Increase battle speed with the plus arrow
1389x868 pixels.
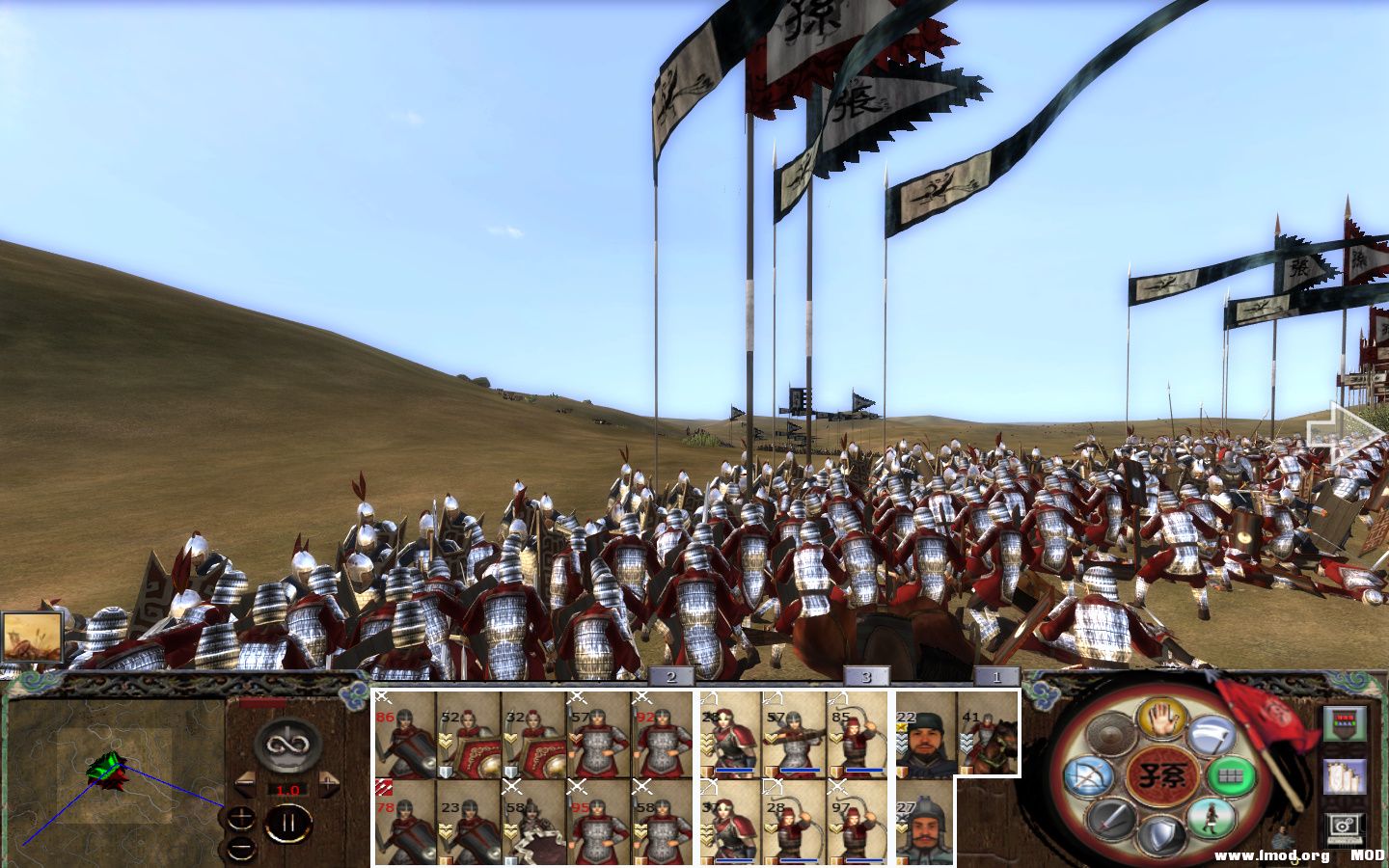pos(328,782)
